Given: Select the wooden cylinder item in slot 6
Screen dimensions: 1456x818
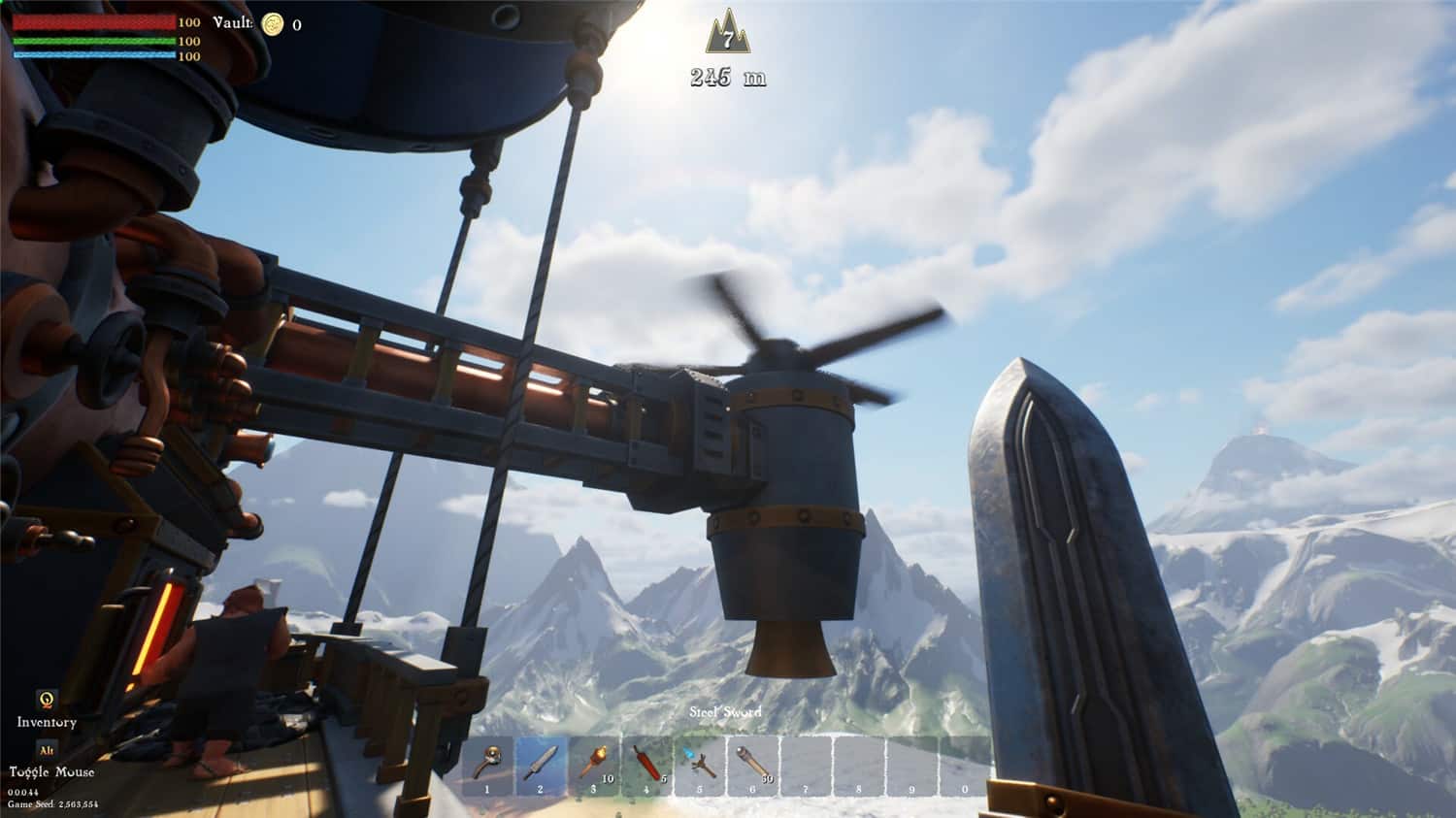Looking at the screenshot, I should [x=753, y=765].
